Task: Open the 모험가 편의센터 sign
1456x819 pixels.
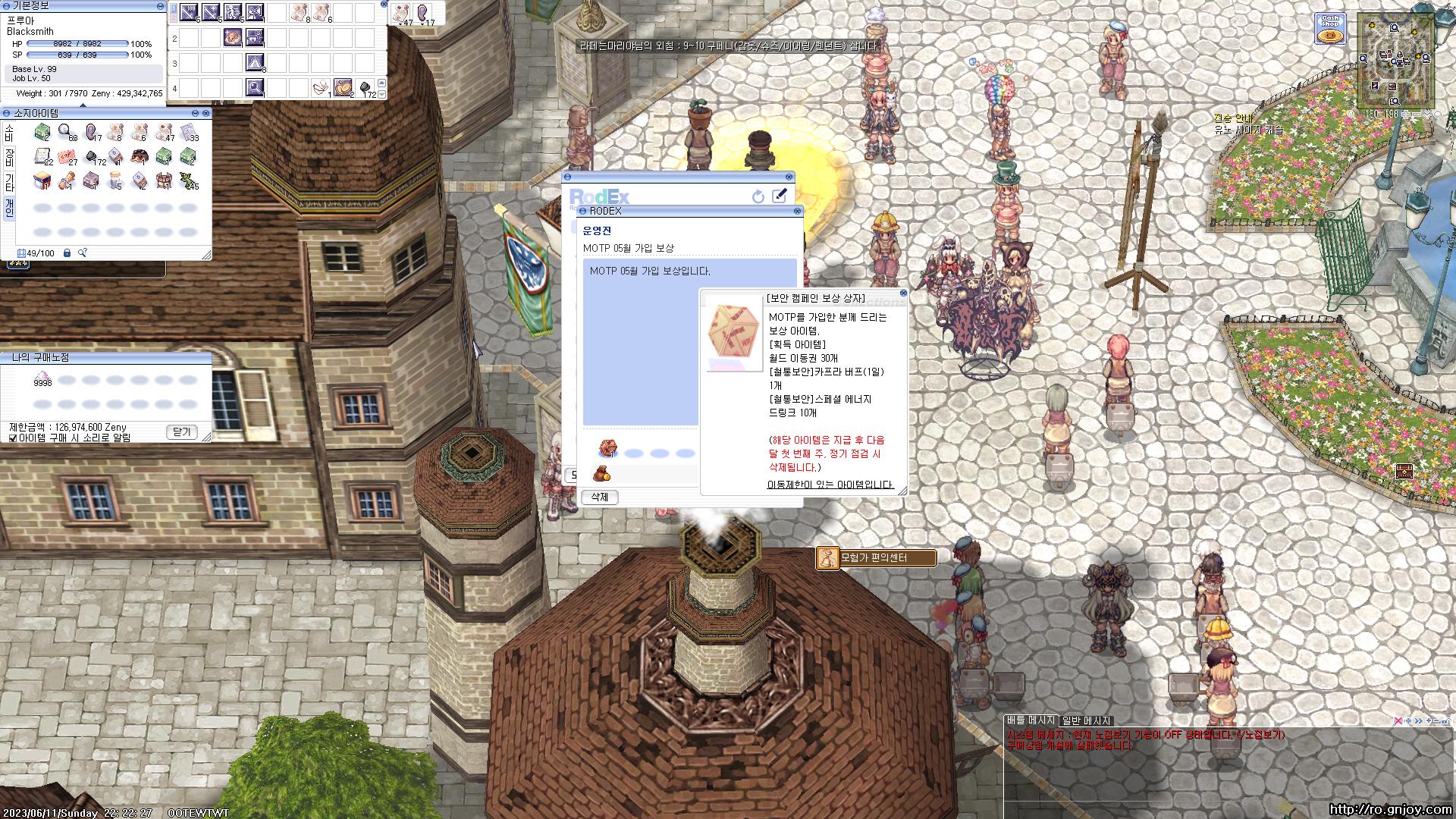Action: (x=875, y=559)
